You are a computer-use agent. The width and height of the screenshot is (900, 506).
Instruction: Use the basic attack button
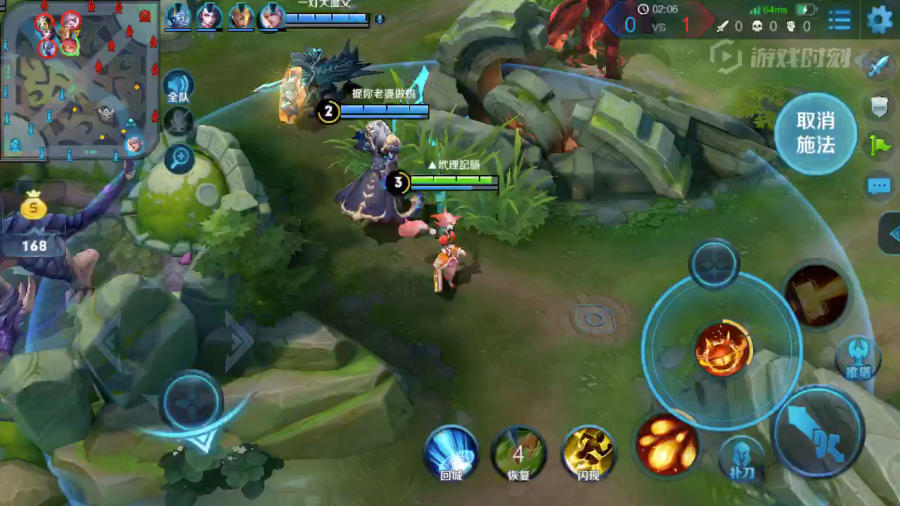point(819,431)
